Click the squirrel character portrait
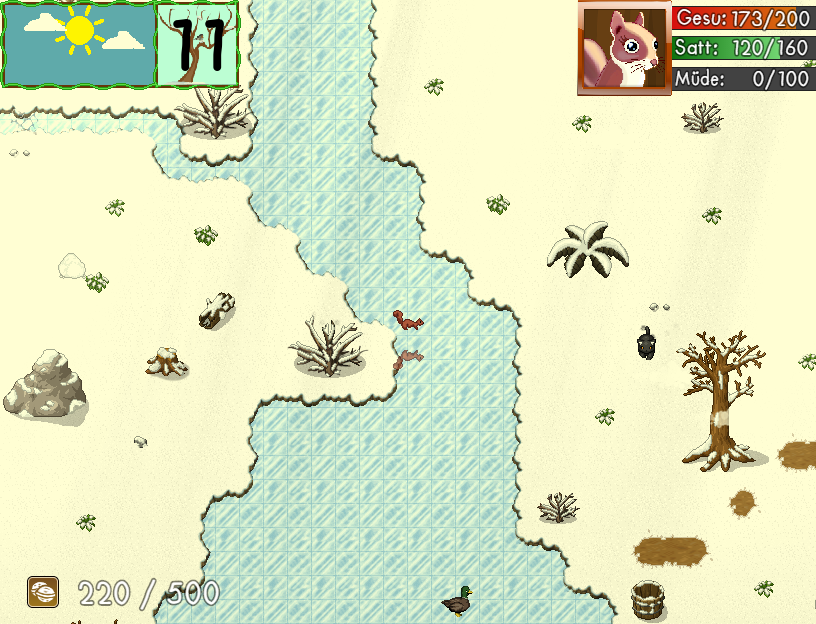 pyautogui.click(x=623, y=48)
